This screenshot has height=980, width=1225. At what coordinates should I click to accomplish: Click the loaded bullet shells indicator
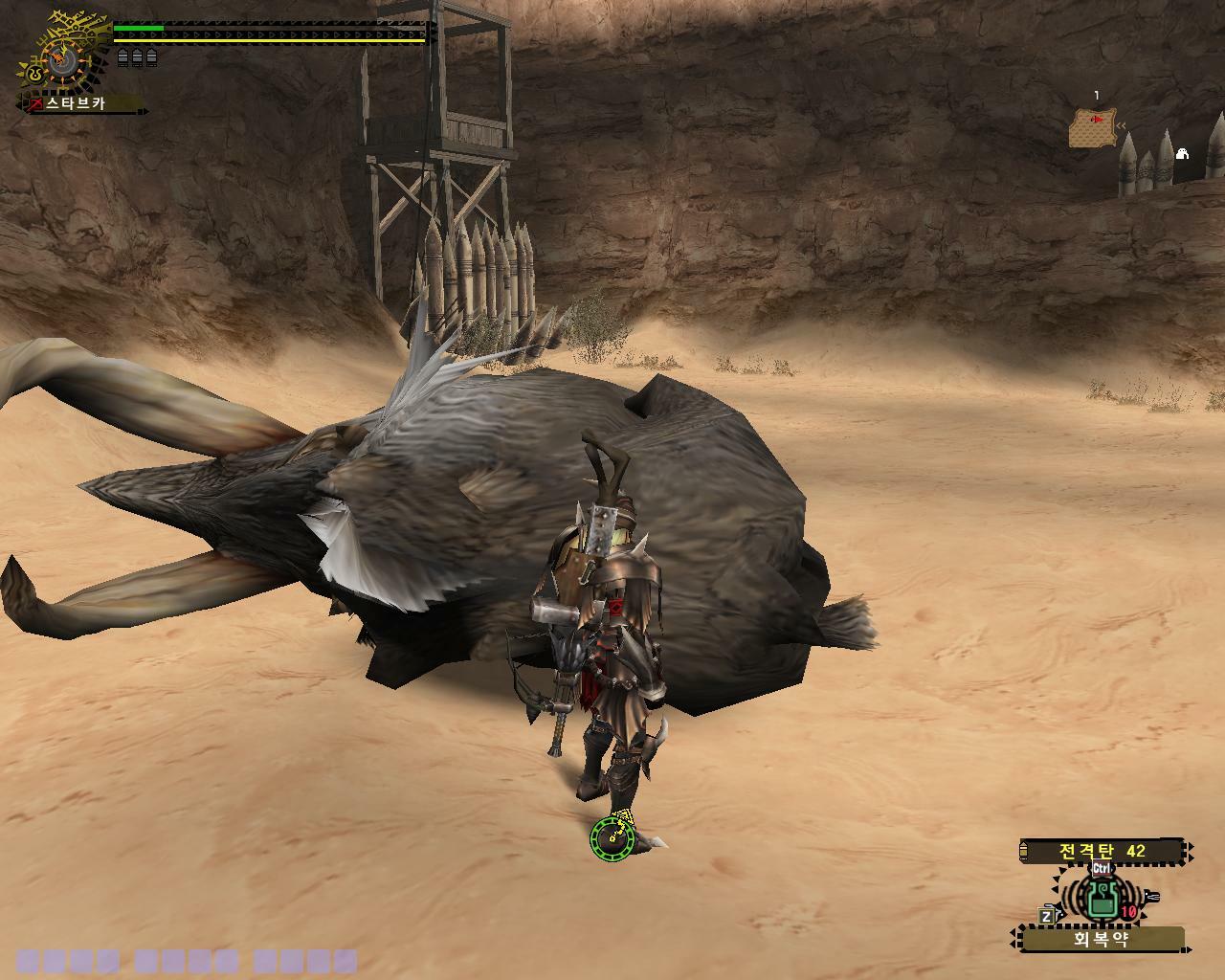coord(137,58)
